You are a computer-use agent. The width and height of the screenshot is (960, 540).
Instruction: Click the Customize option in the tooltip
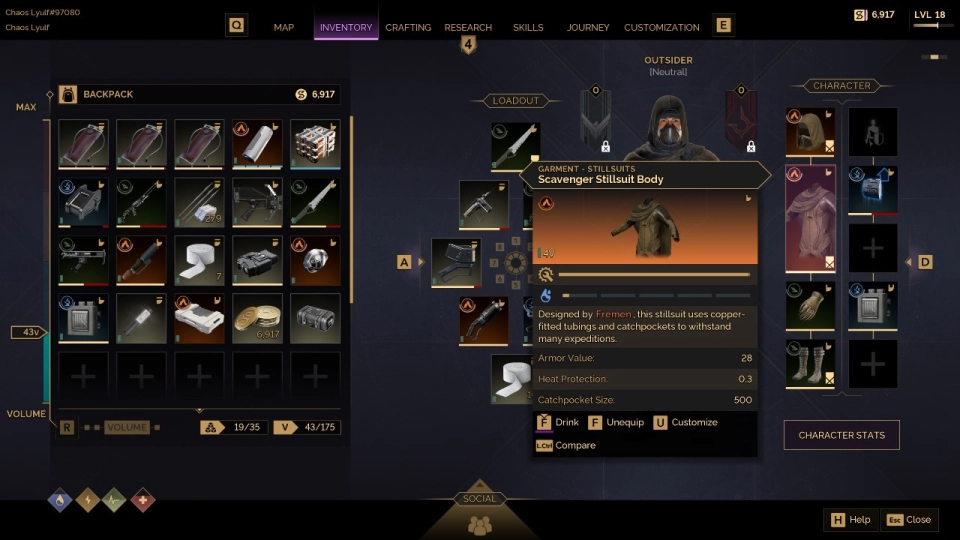pyautogui.click(x=686, y=422)
